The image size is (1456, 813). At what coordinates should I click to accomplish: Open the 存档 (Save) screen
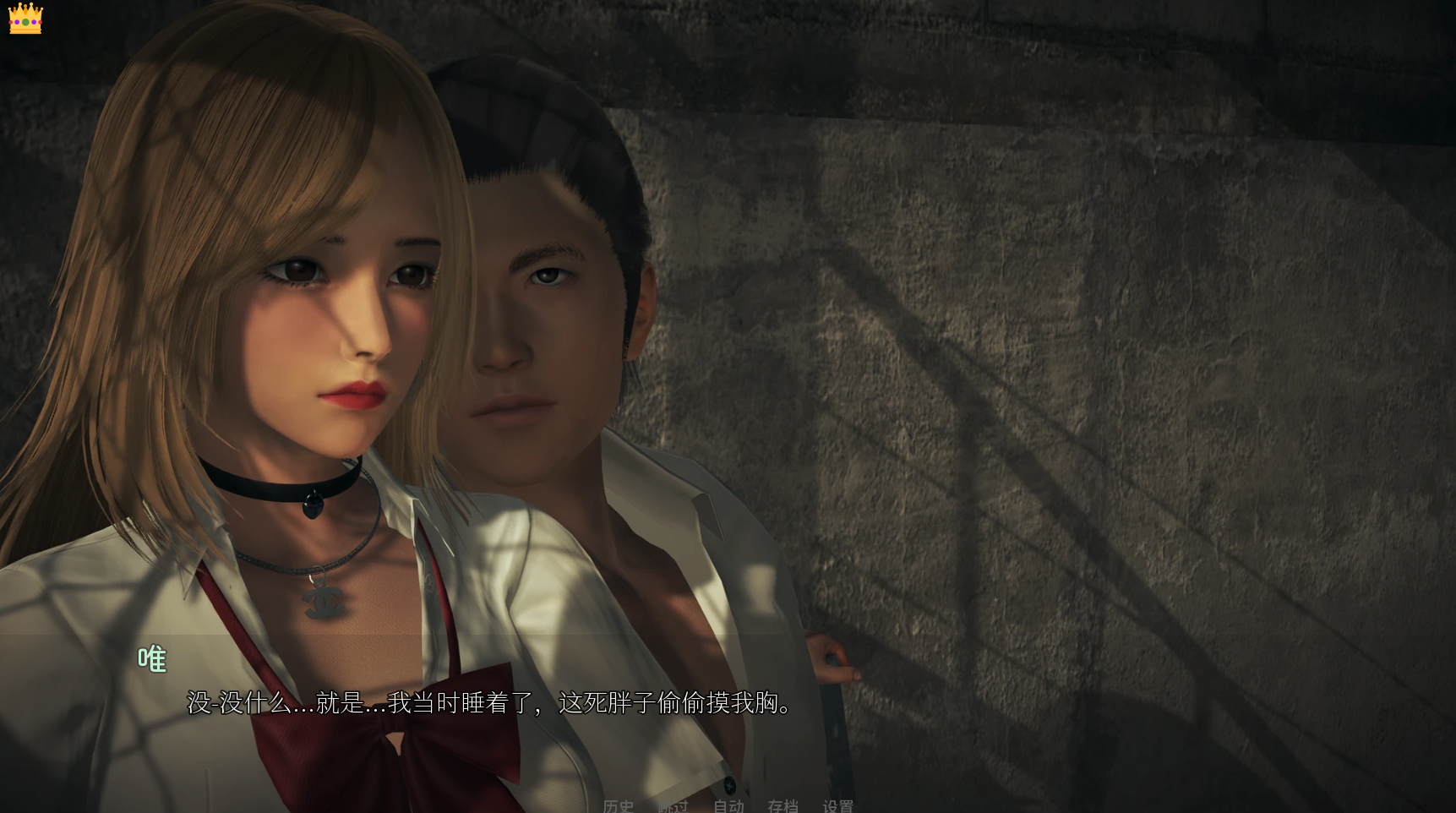tap(783, 806)
